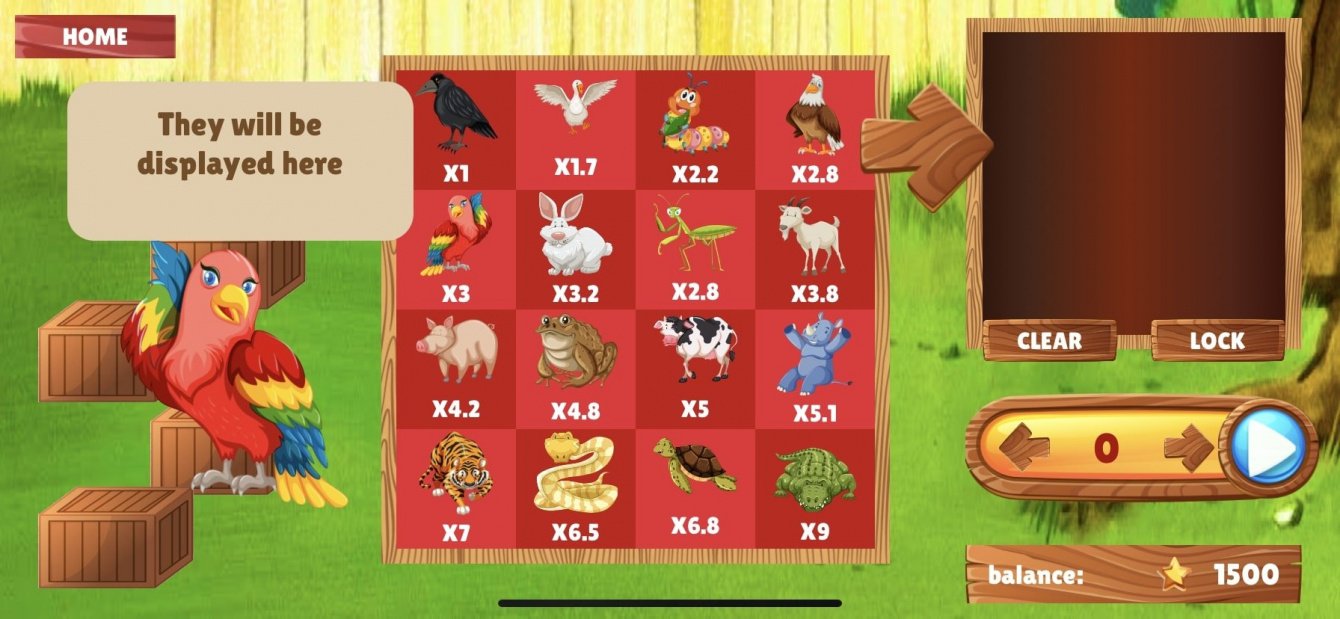Choose the cow X5 tile
The height and width of the screenshot is (619, 1340).
pos(695,368)
